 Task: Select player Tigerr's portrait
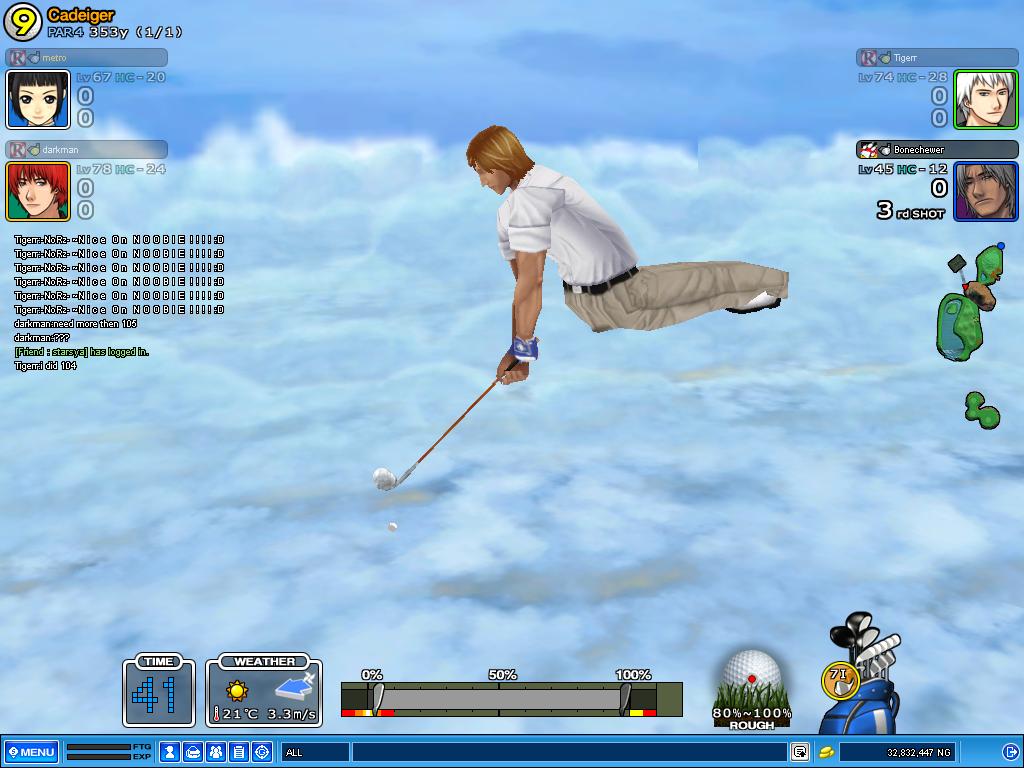click(985, 99)
